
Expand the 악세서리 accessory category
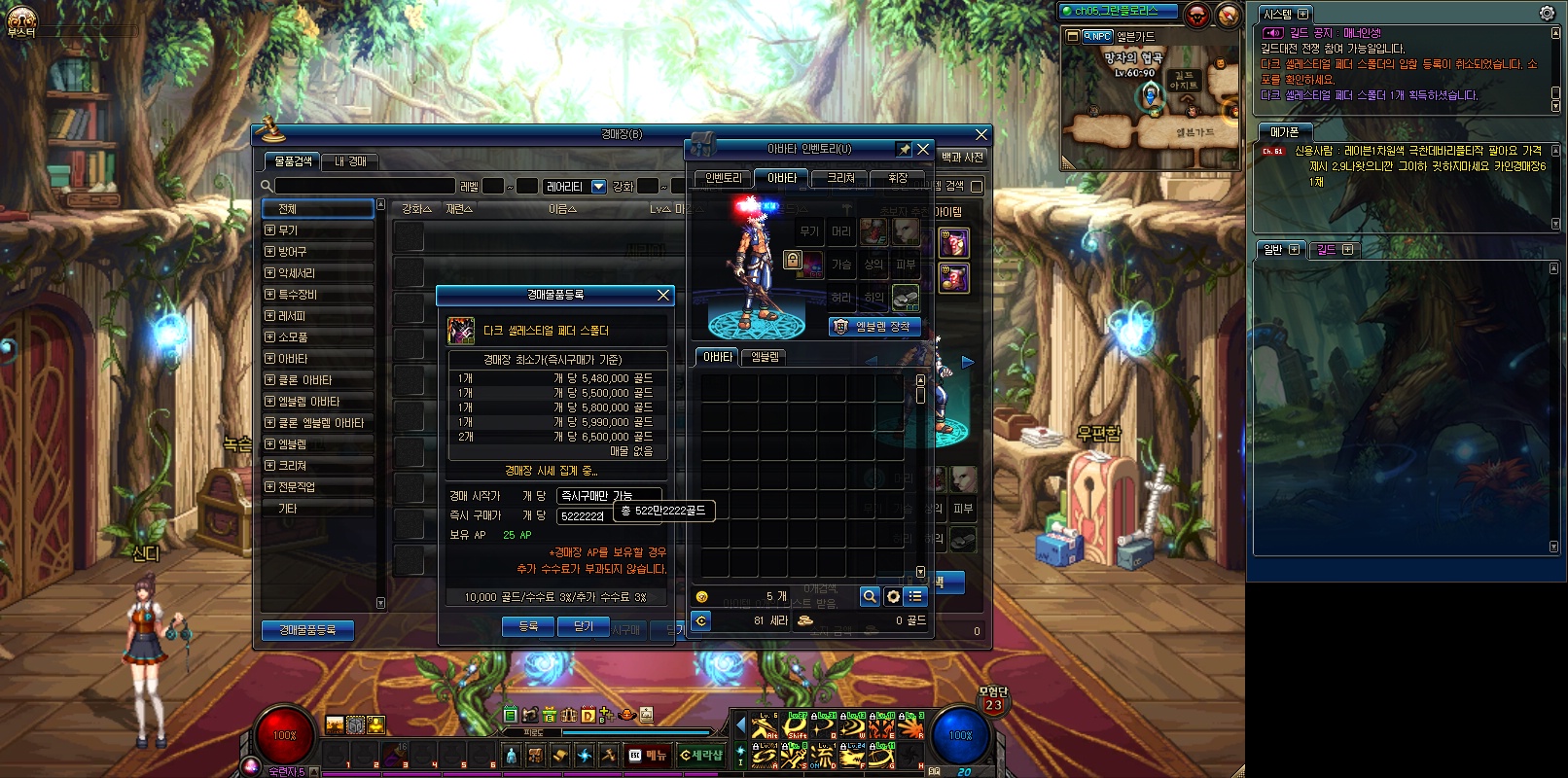[270, 273]
